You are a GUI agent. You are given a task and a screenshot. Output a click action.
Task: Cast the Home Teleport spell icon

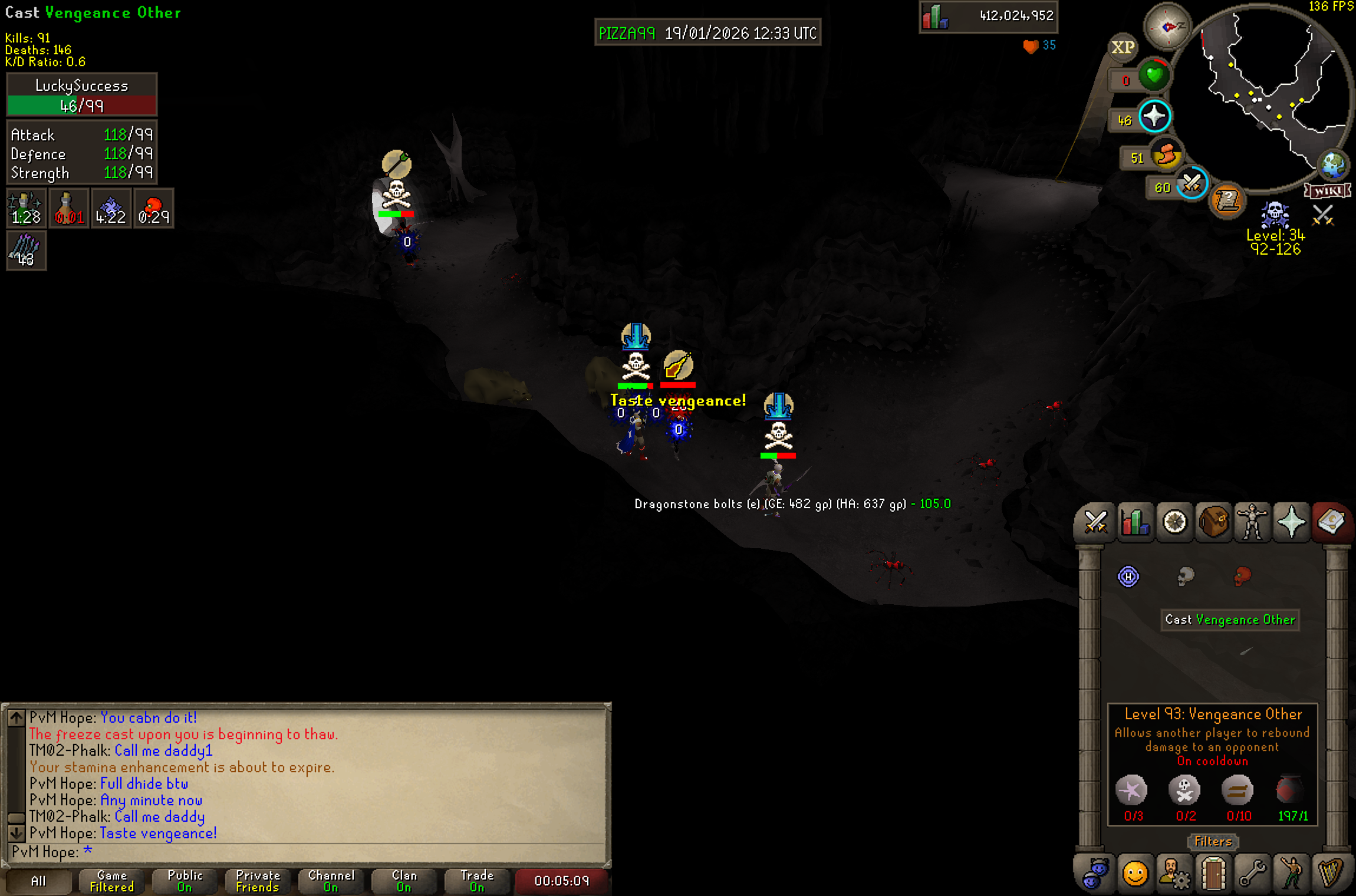click(1128, 576)
